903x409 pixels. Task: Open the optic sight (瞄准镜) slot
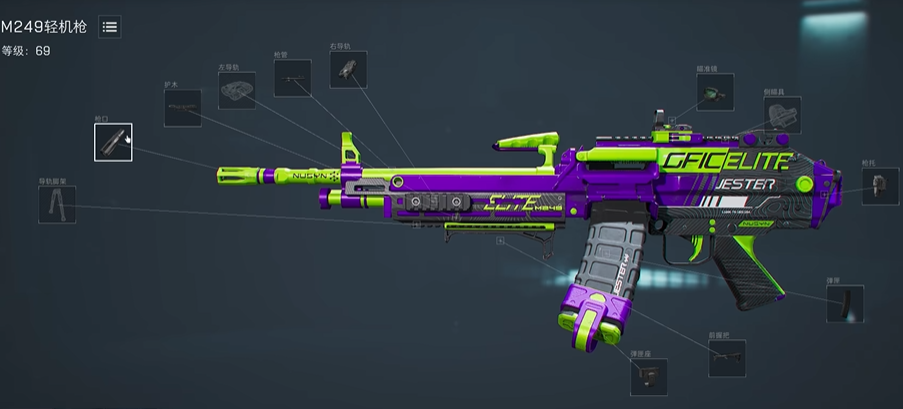(714, 91)
